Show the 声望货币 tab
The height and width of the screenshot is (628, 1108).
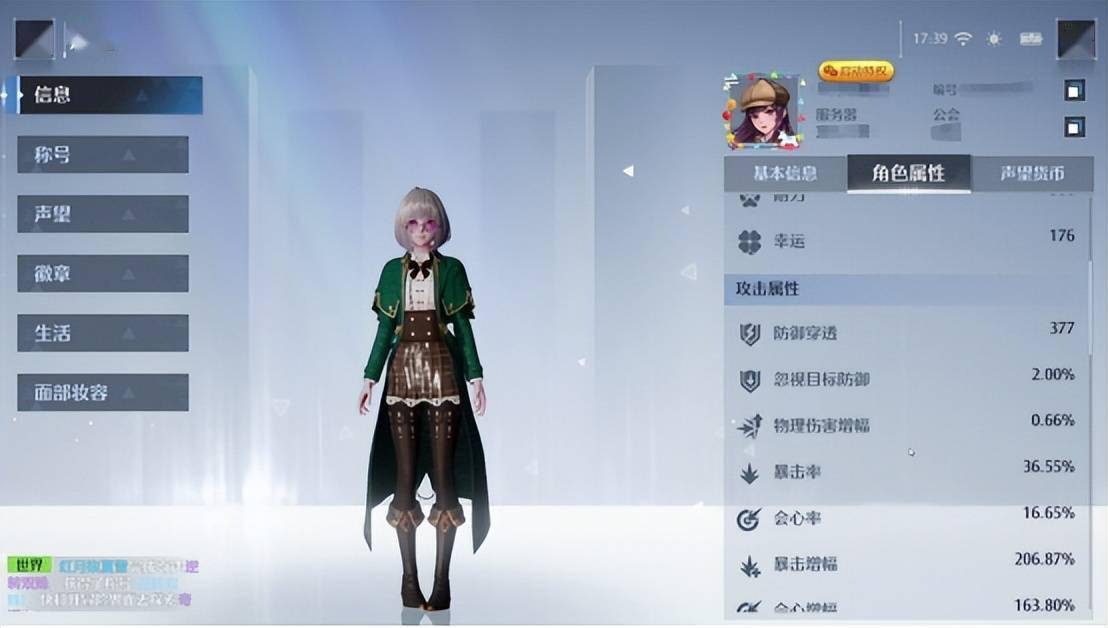point(1032,173)
